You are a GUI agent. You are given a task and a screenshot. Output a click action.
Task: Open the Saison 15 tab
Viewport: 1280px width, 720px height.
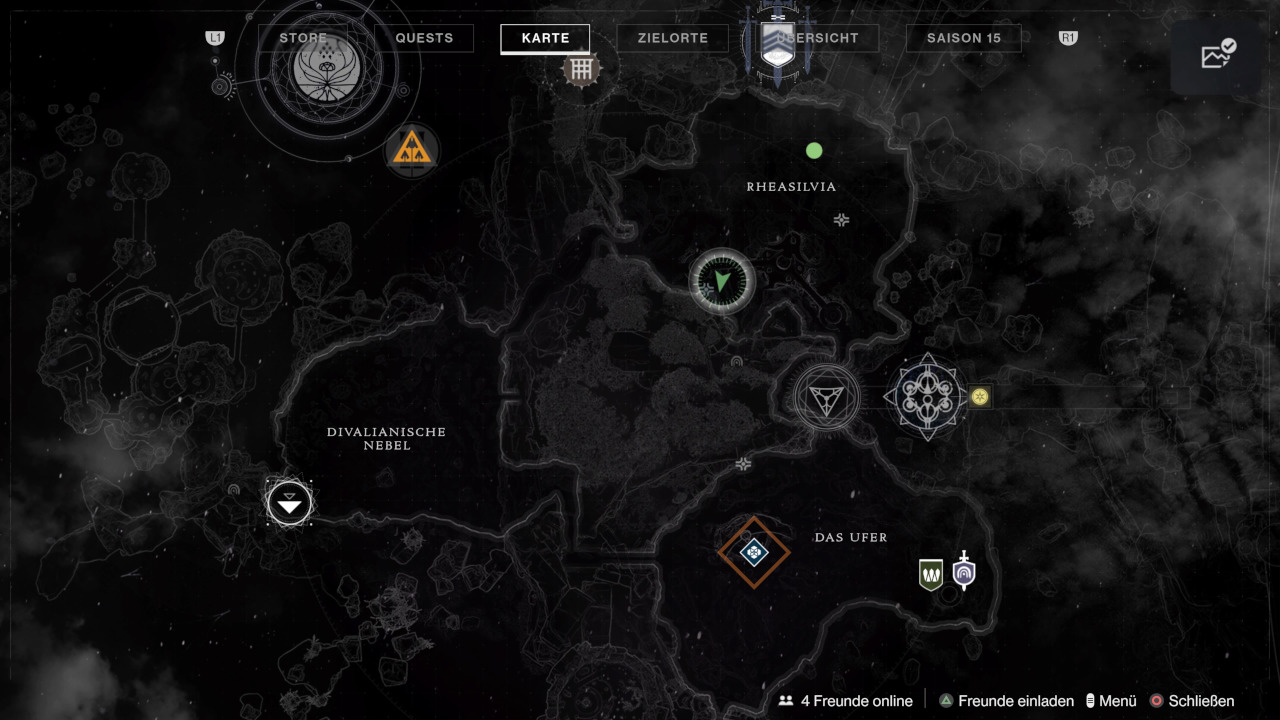963,38
